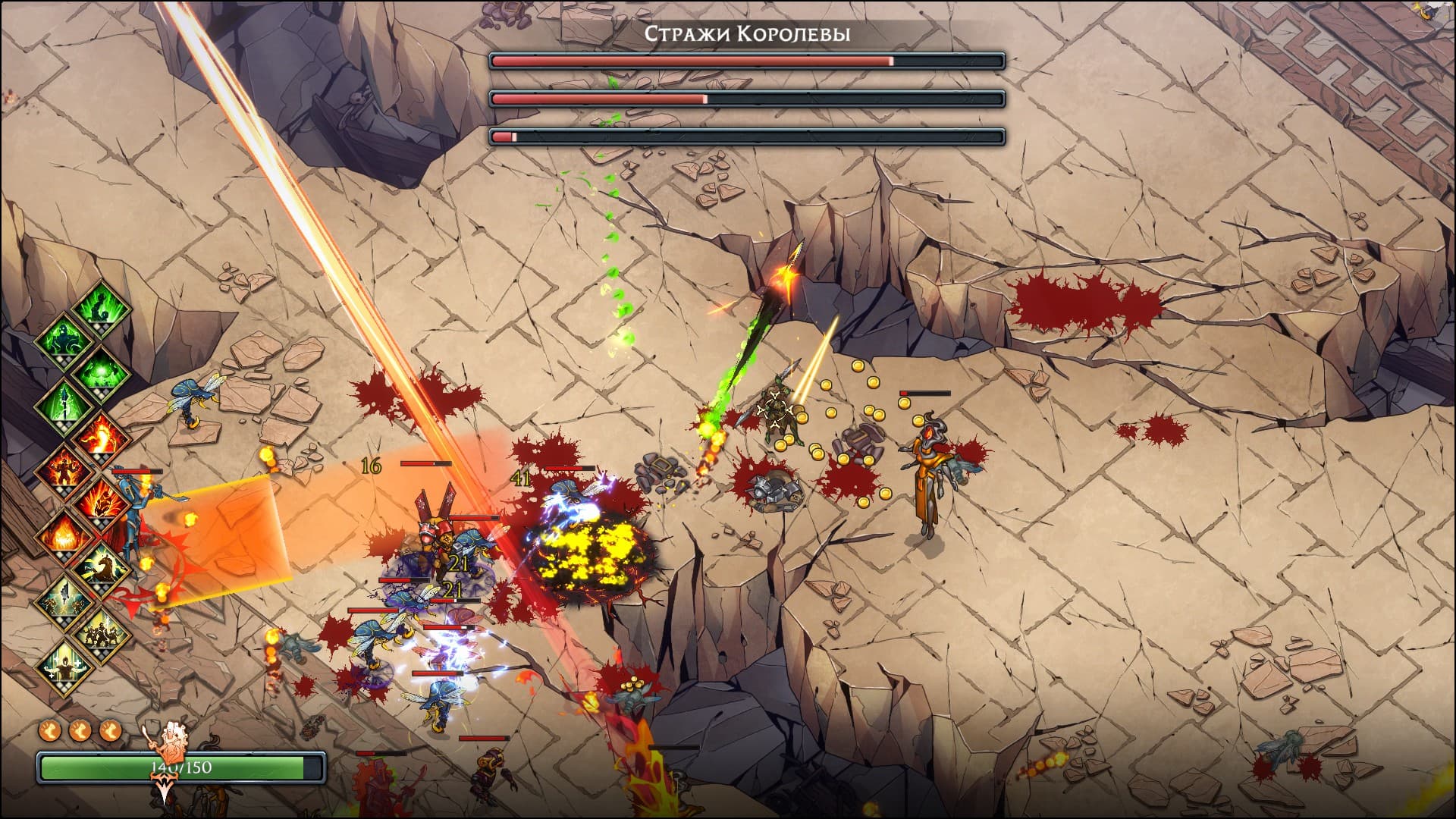Choose the golden healing figure talent icon
This screenshot has height=819, width=1456.
pyautogui.click(x=64, y=665)
